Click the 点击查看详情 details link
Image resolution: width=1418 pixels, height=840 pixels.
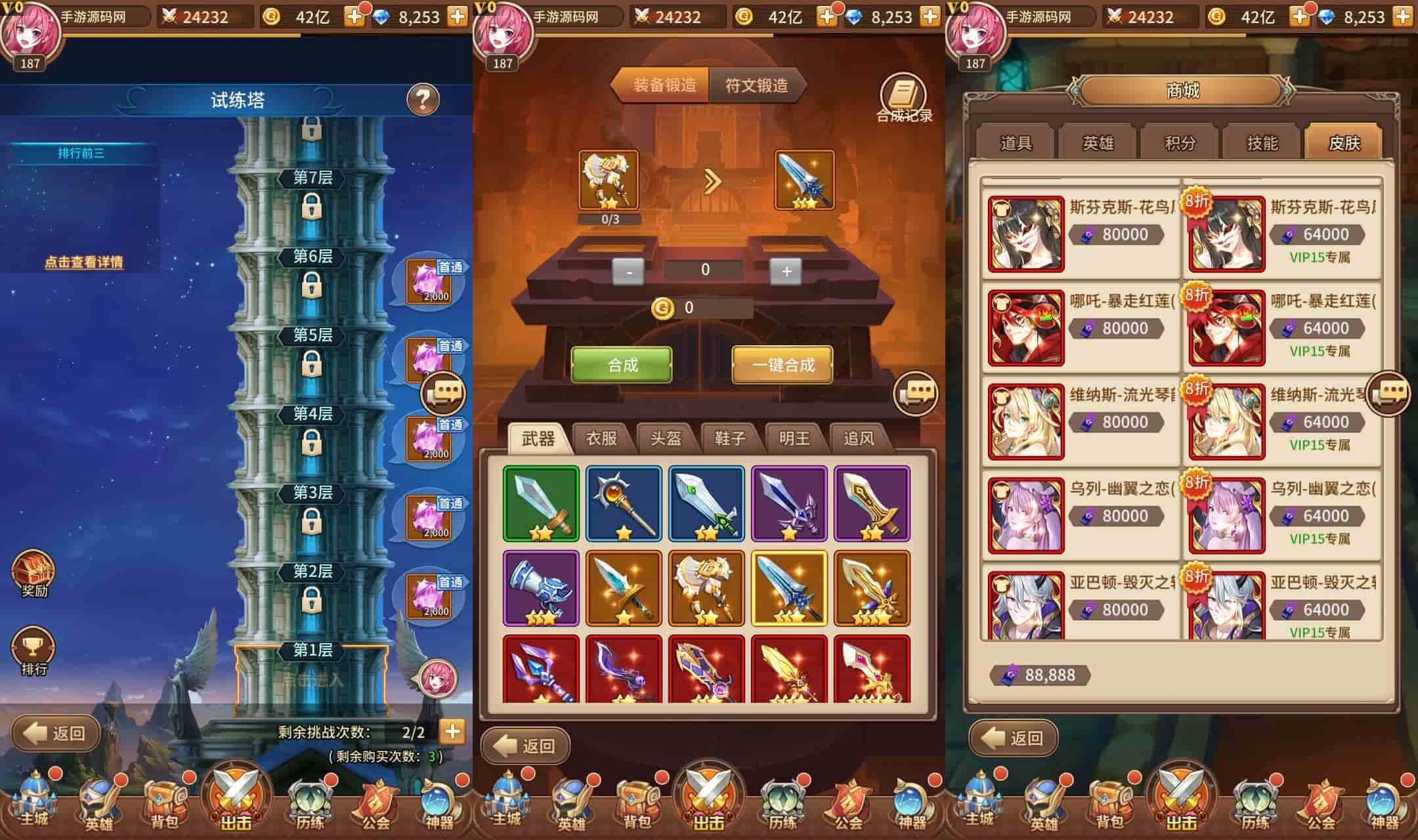pos(83,262)
